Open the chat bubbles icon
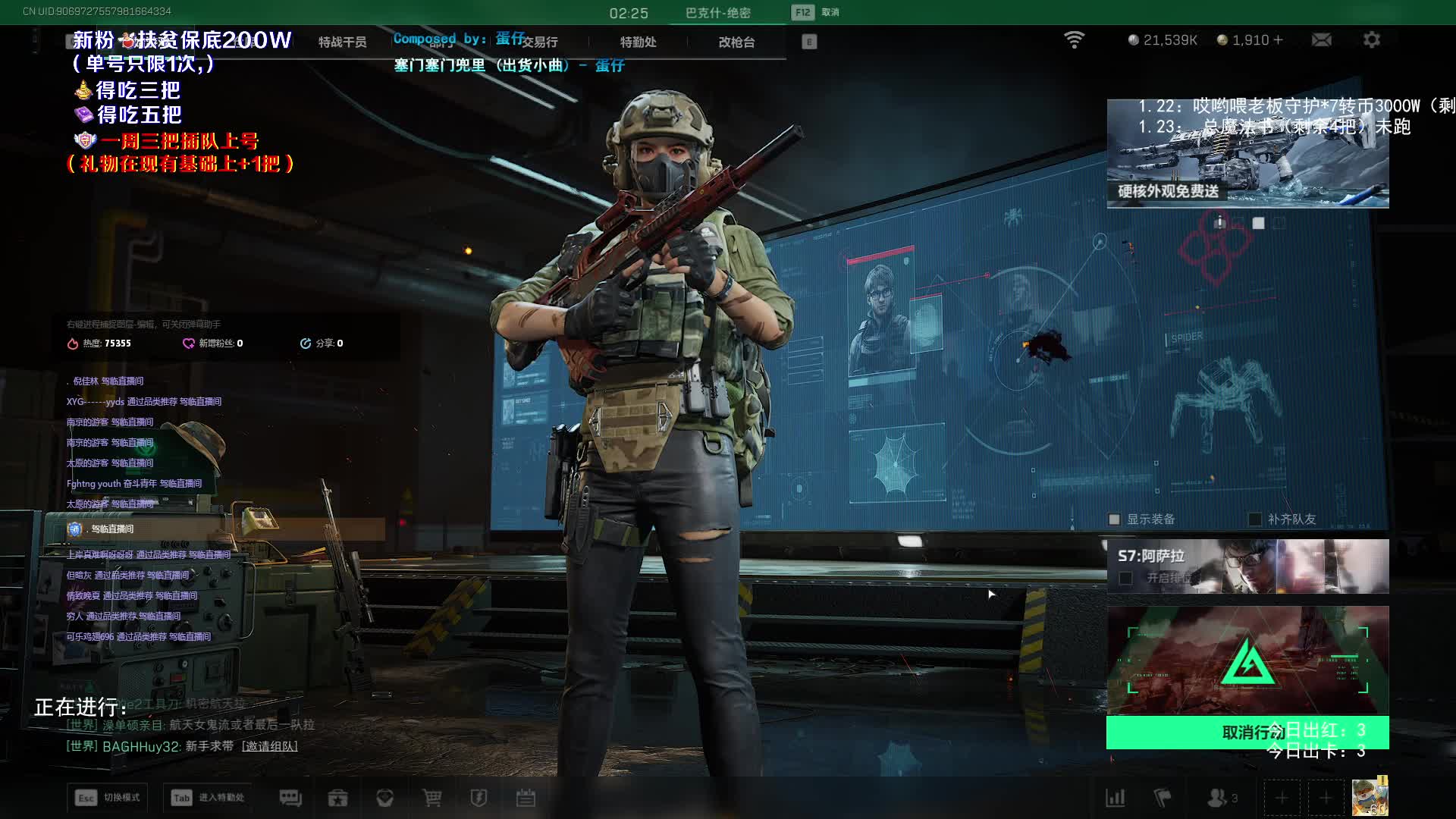 290,798
